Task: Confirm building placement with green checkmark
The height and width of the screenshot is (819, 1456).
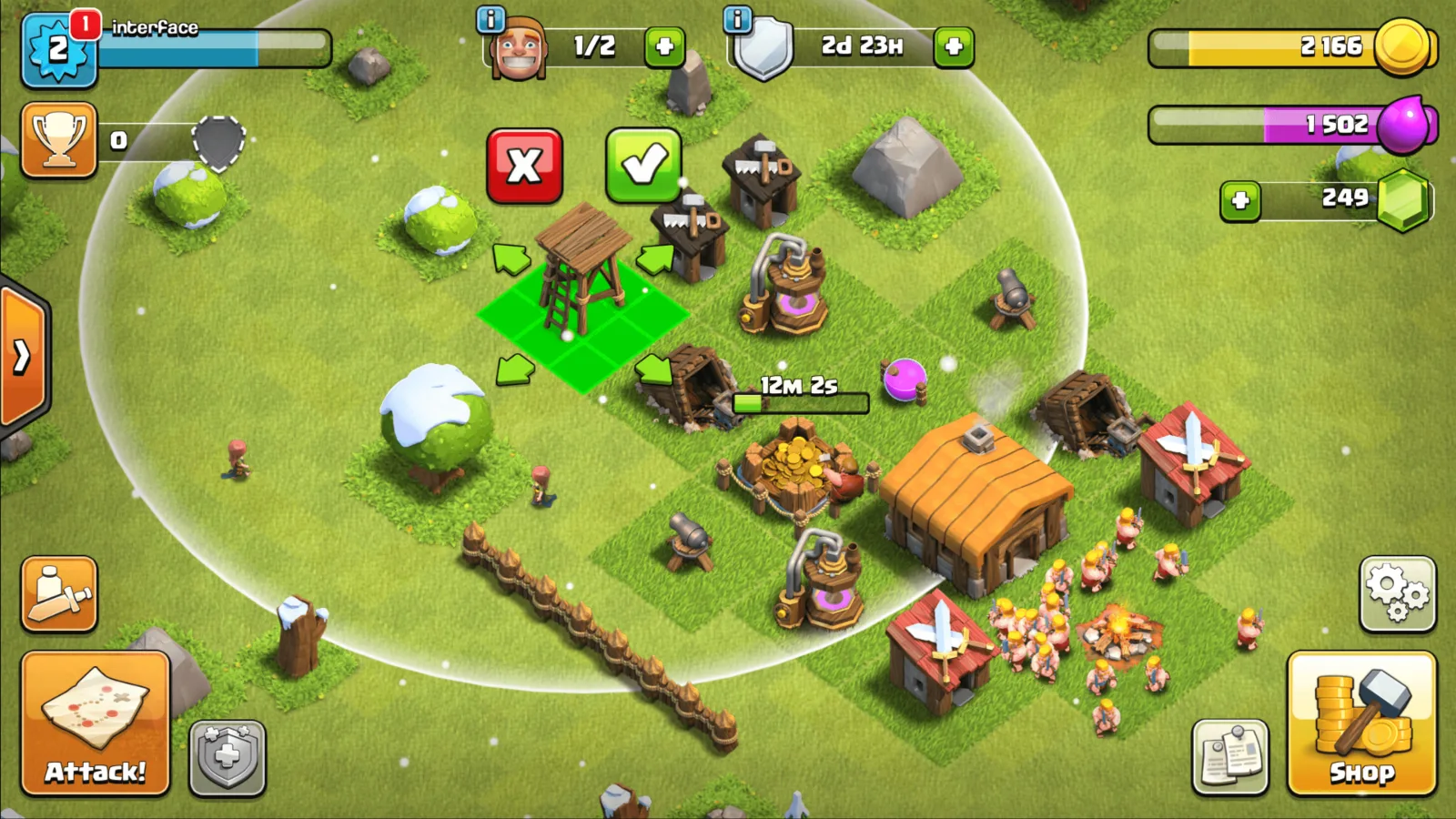Action: coord(645,164)
